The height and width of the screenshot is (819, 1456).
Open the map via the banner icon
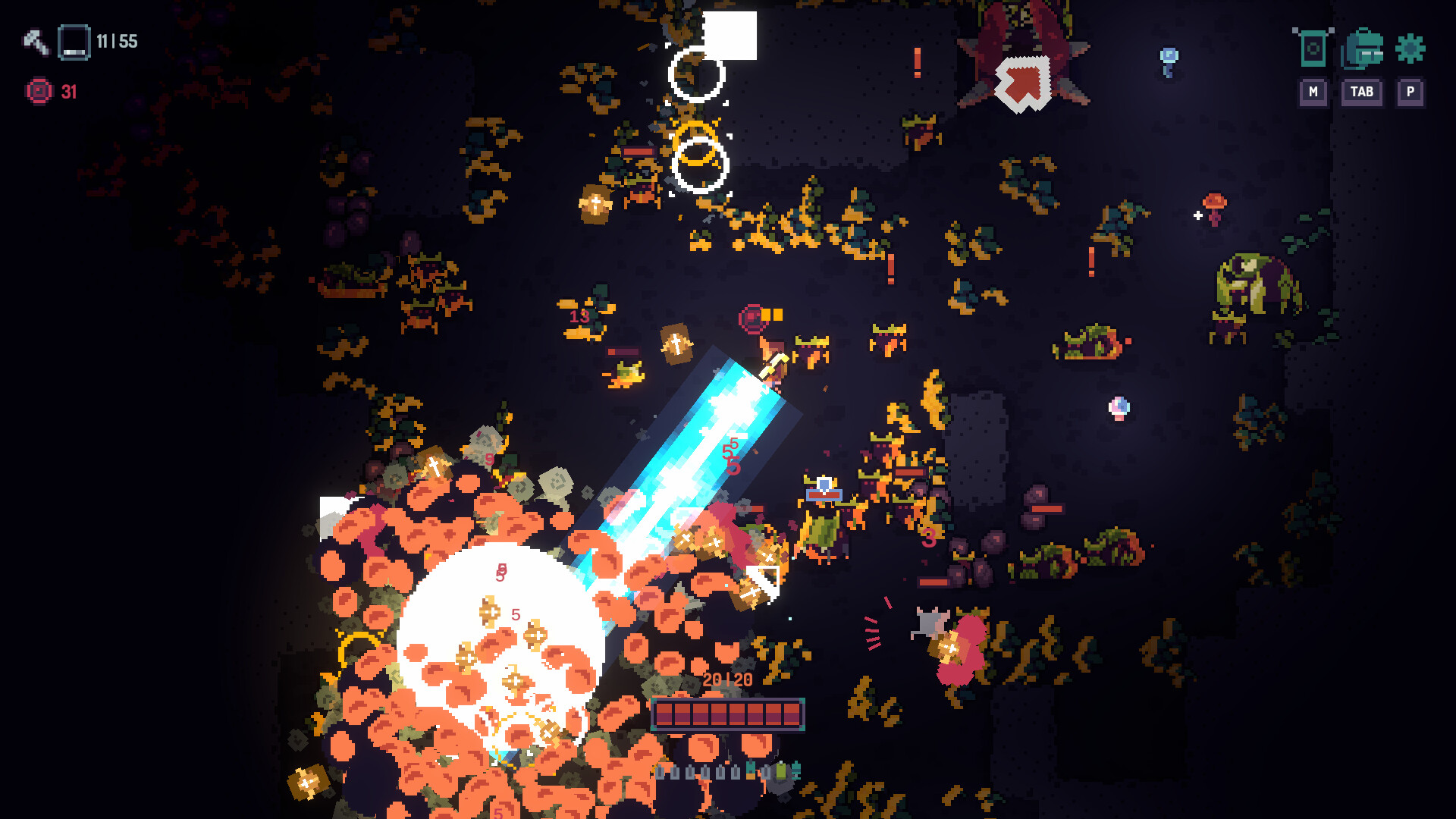tap(1313, 48)
